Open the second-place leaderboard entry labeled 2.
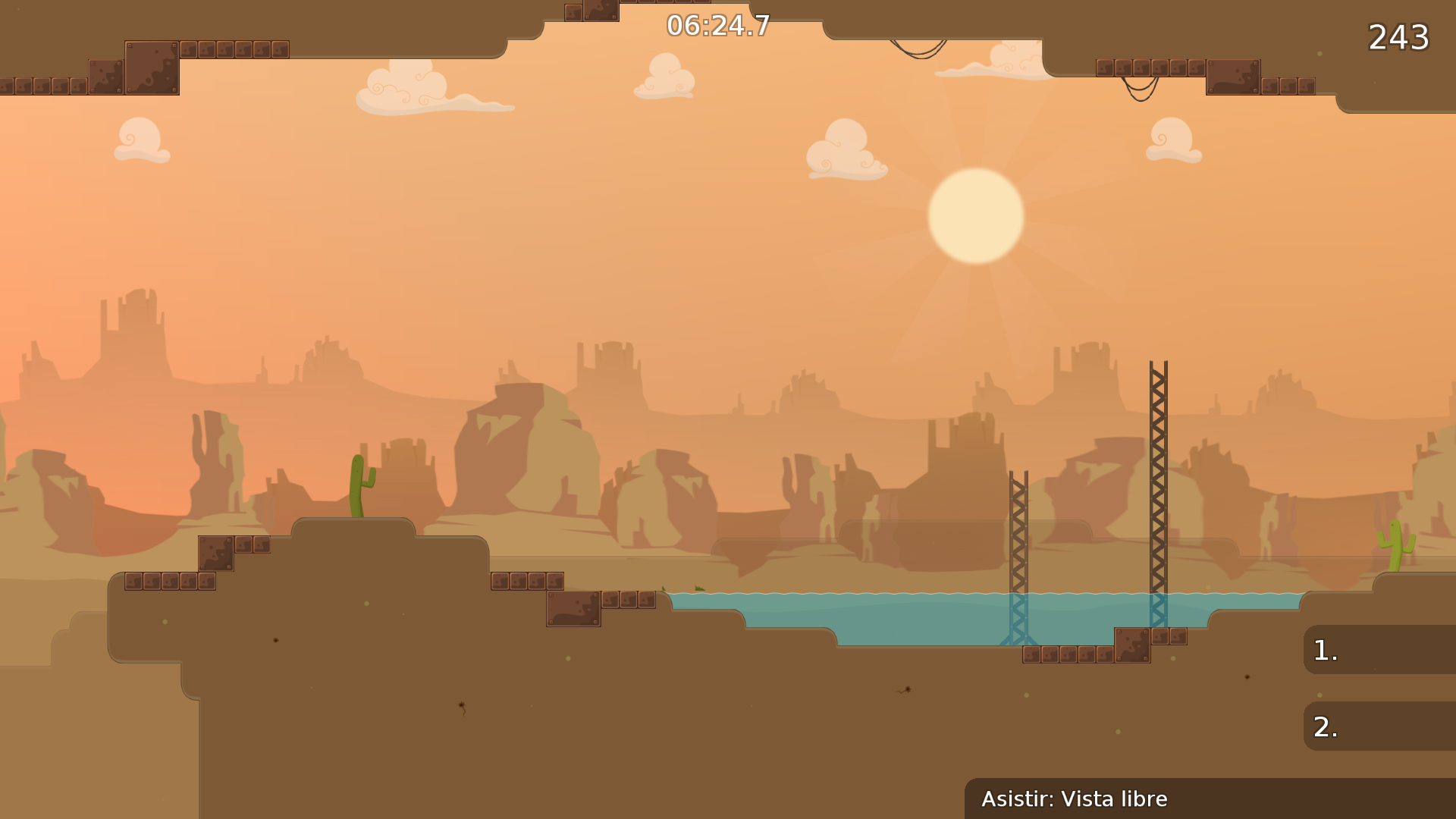This screenshot has width=1456, height=819. (1379, 726)
